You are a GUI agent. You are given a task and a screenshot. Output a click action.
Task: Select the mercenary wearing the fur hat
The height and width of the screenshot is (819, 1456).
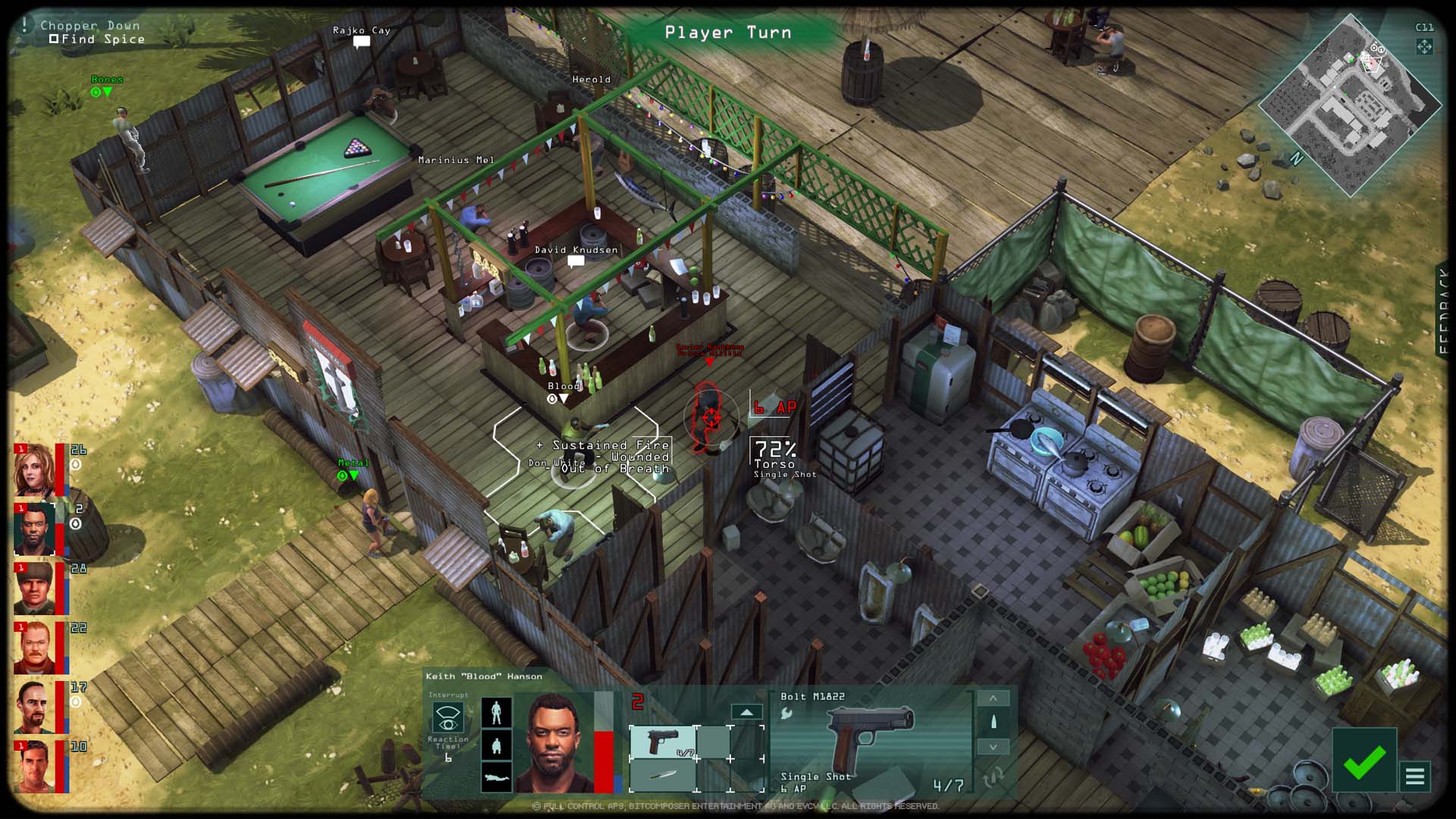(35, 588)
